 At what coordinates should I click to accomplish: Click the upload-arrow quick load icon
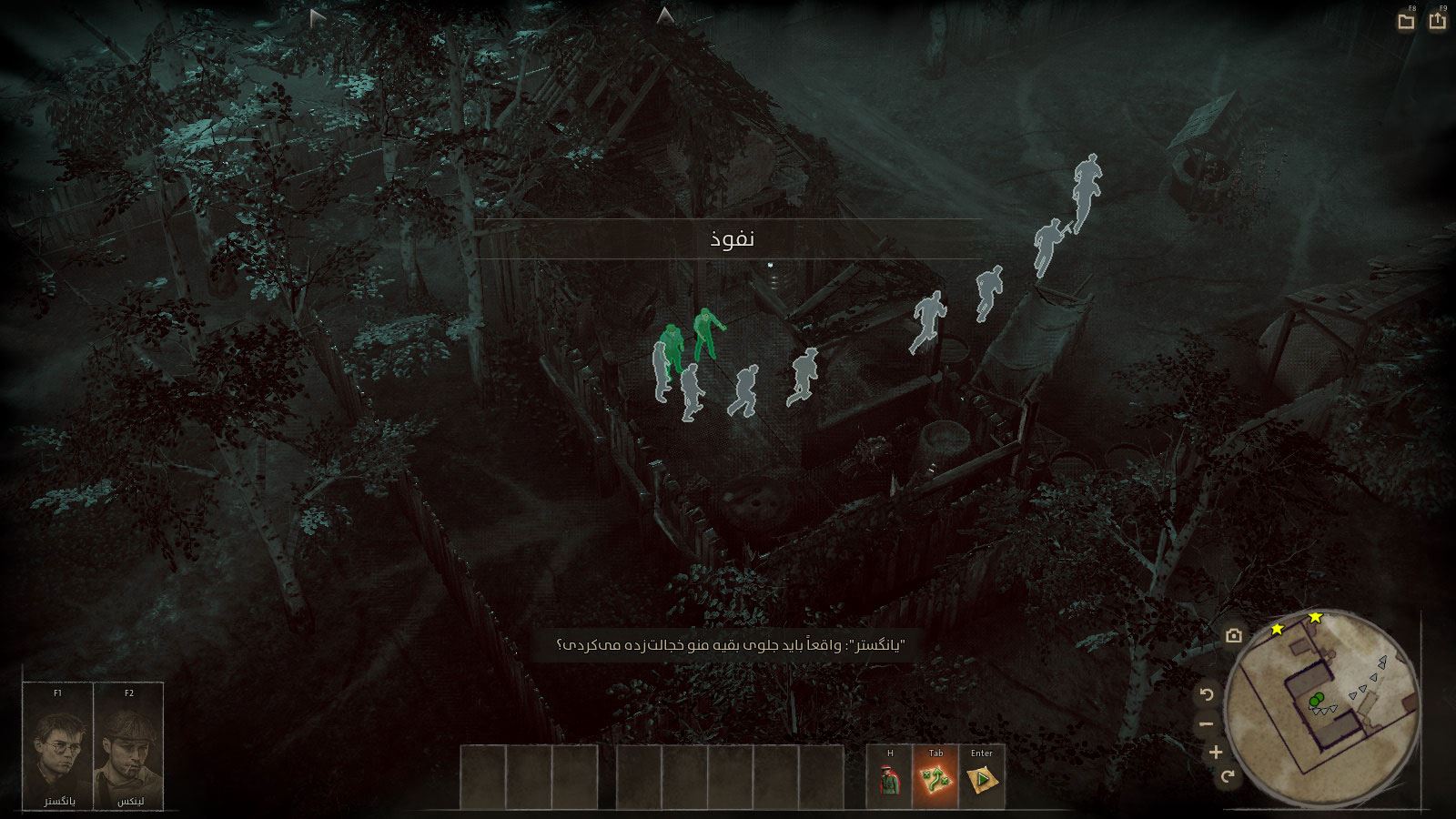(x=1438, y=20)
